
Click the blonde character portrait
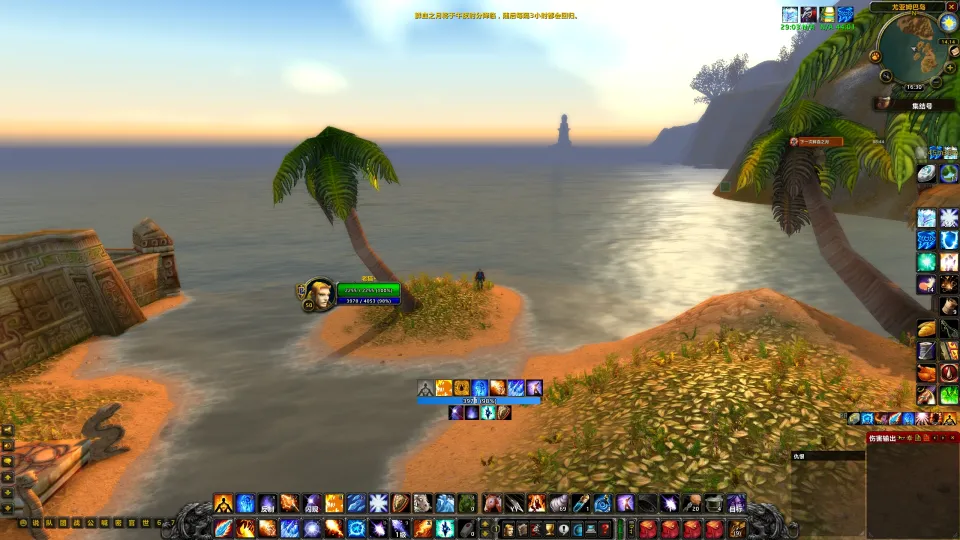tap(320, 294)
